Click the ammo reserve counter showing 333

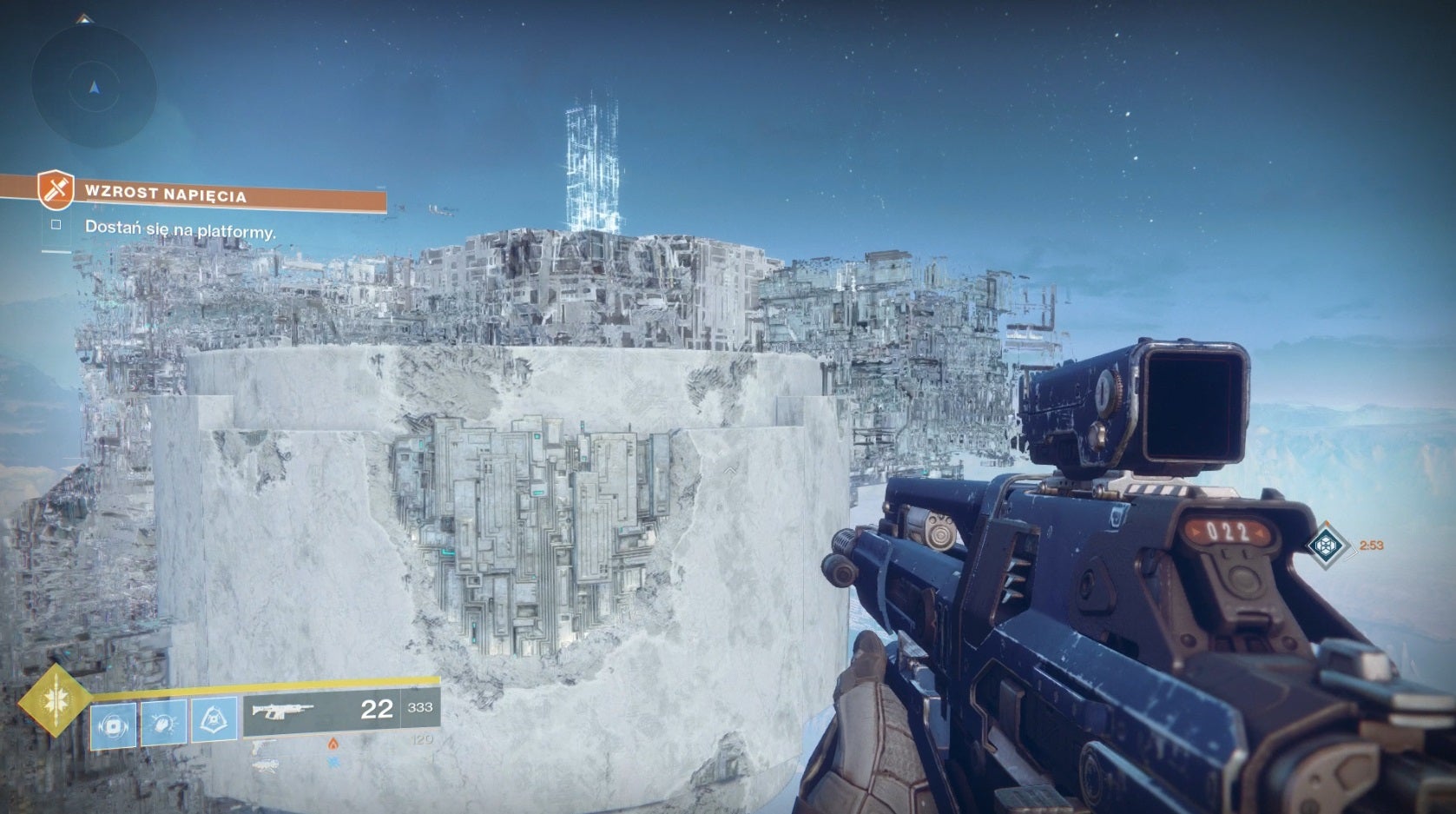[419, 707]
